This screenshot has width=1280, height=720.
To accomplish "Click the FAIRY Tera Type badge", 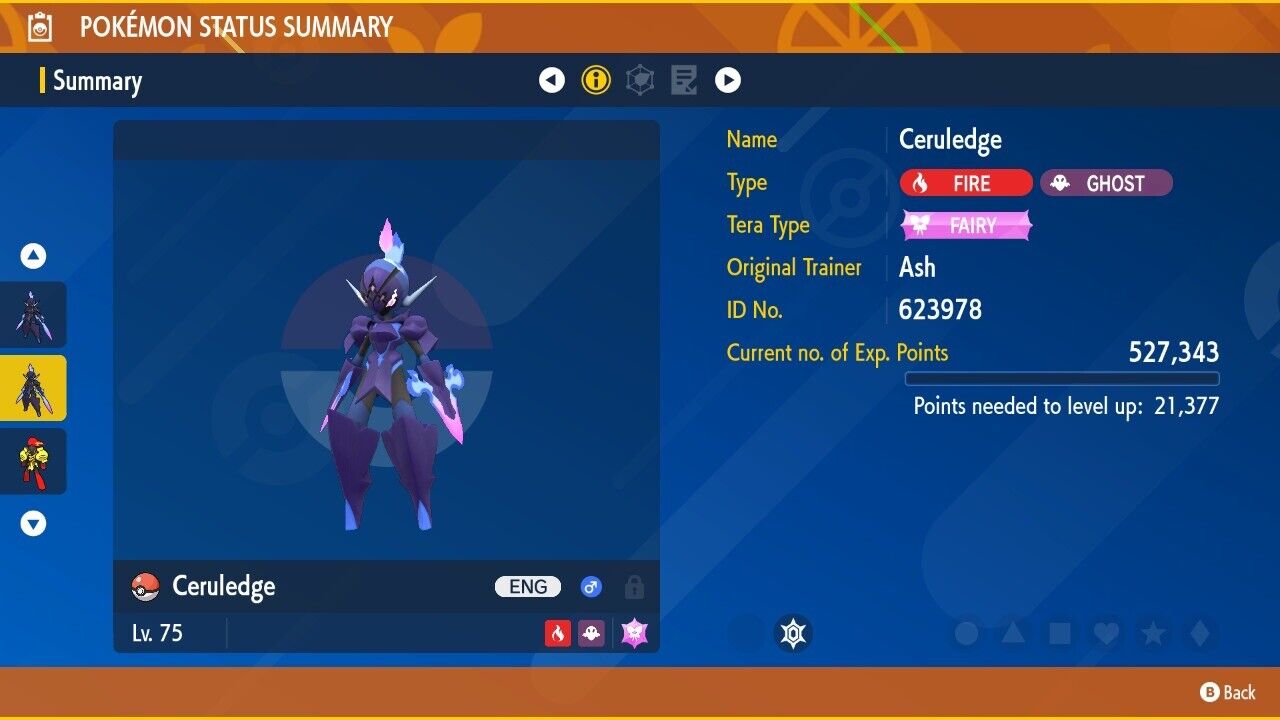I will pos(966,226).
